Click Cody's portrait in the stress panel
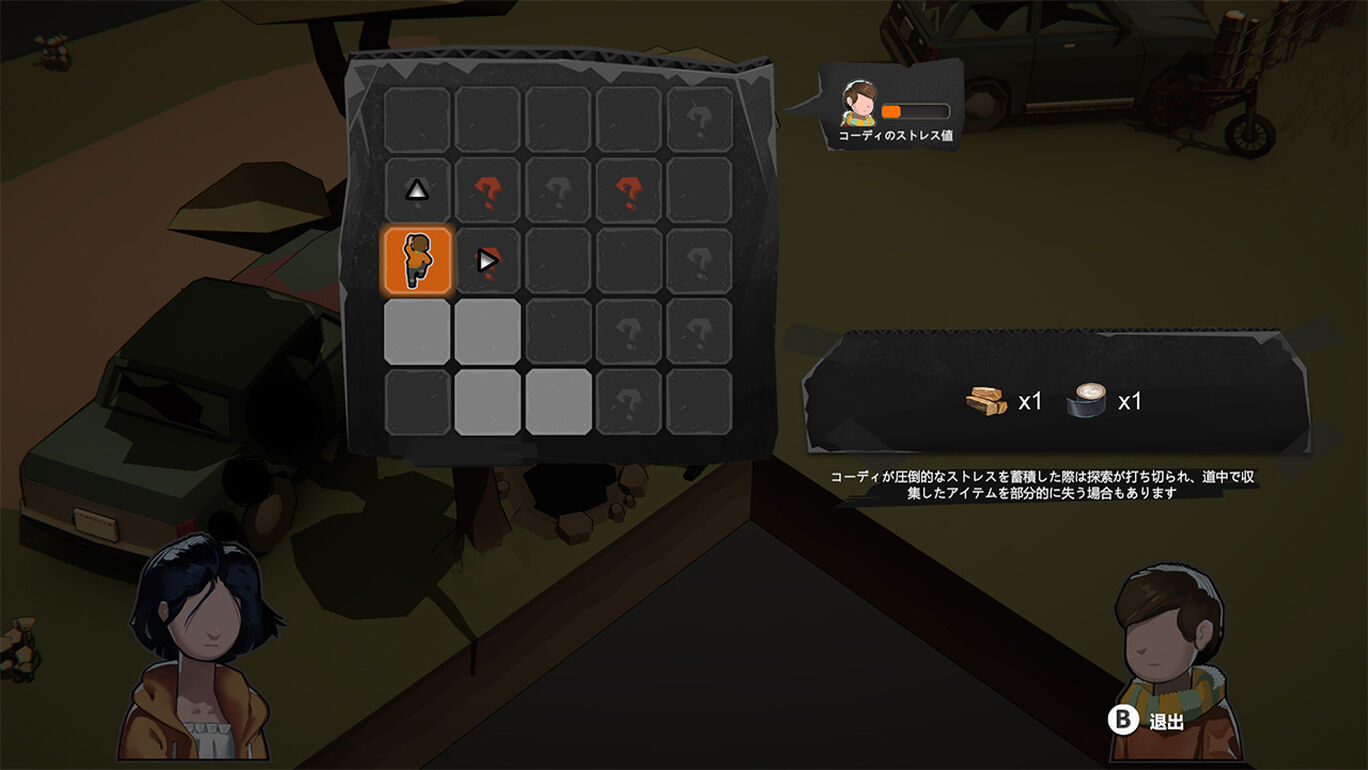 (x=859, y=104)
